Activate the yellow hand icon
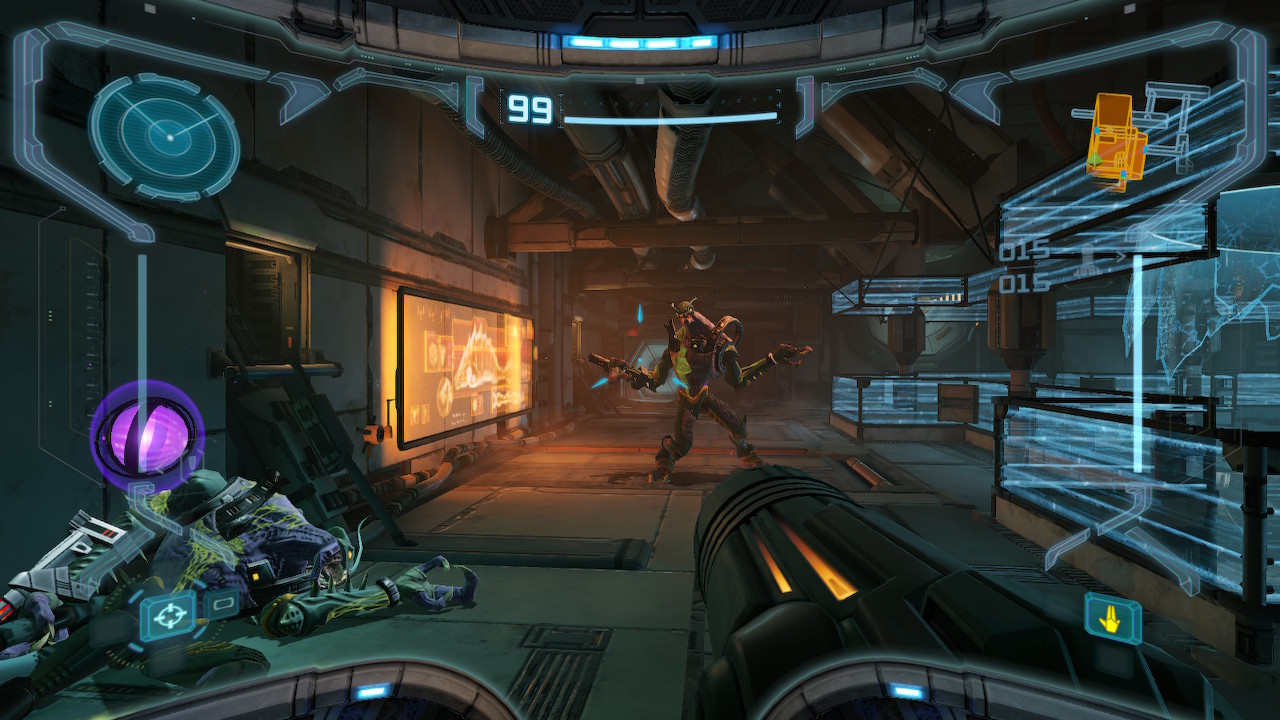Viewport: 1280px width, 720px height. [x=1113, y=618]
